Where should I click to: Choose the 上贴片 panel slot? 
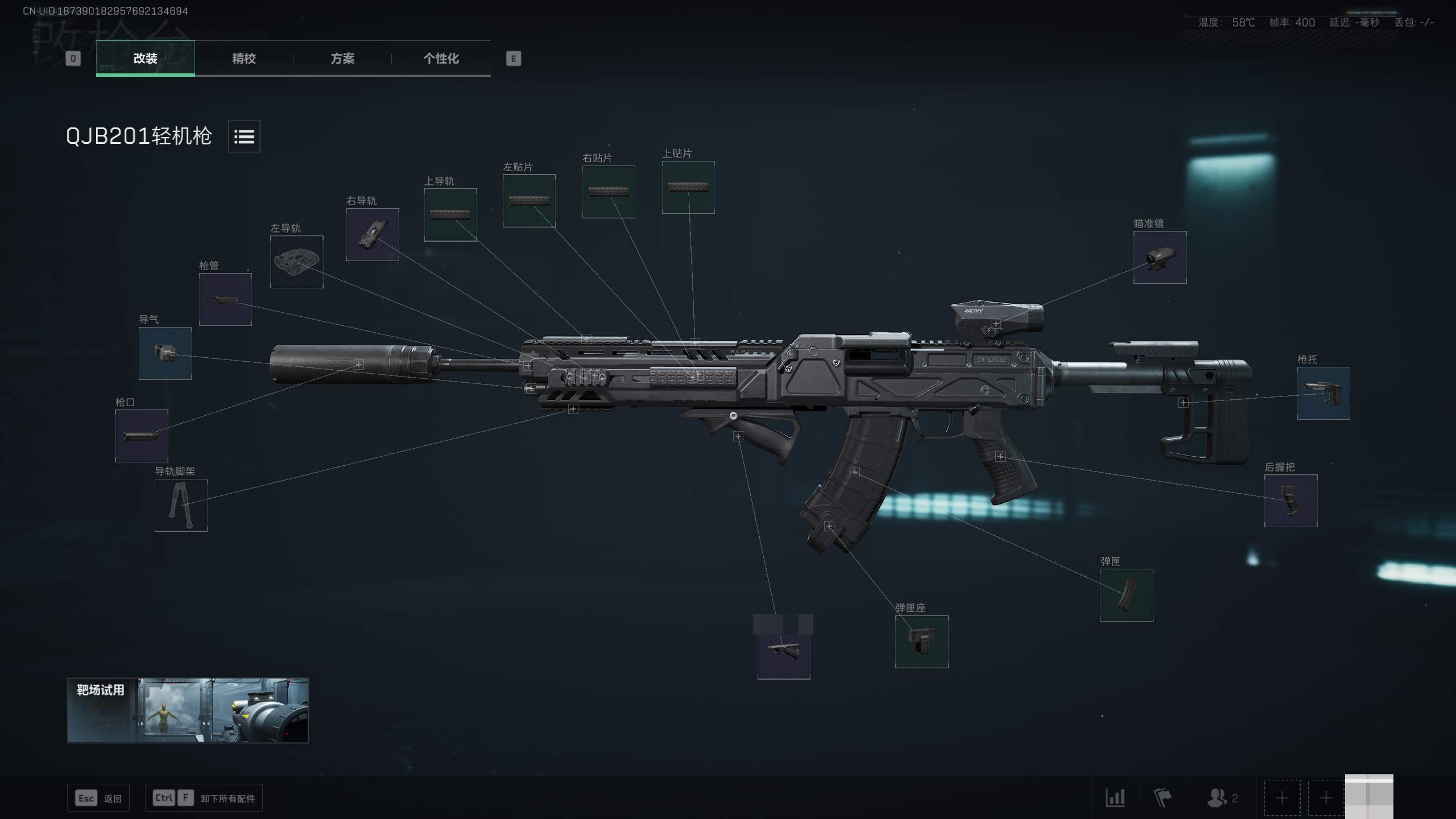[688, 187]
